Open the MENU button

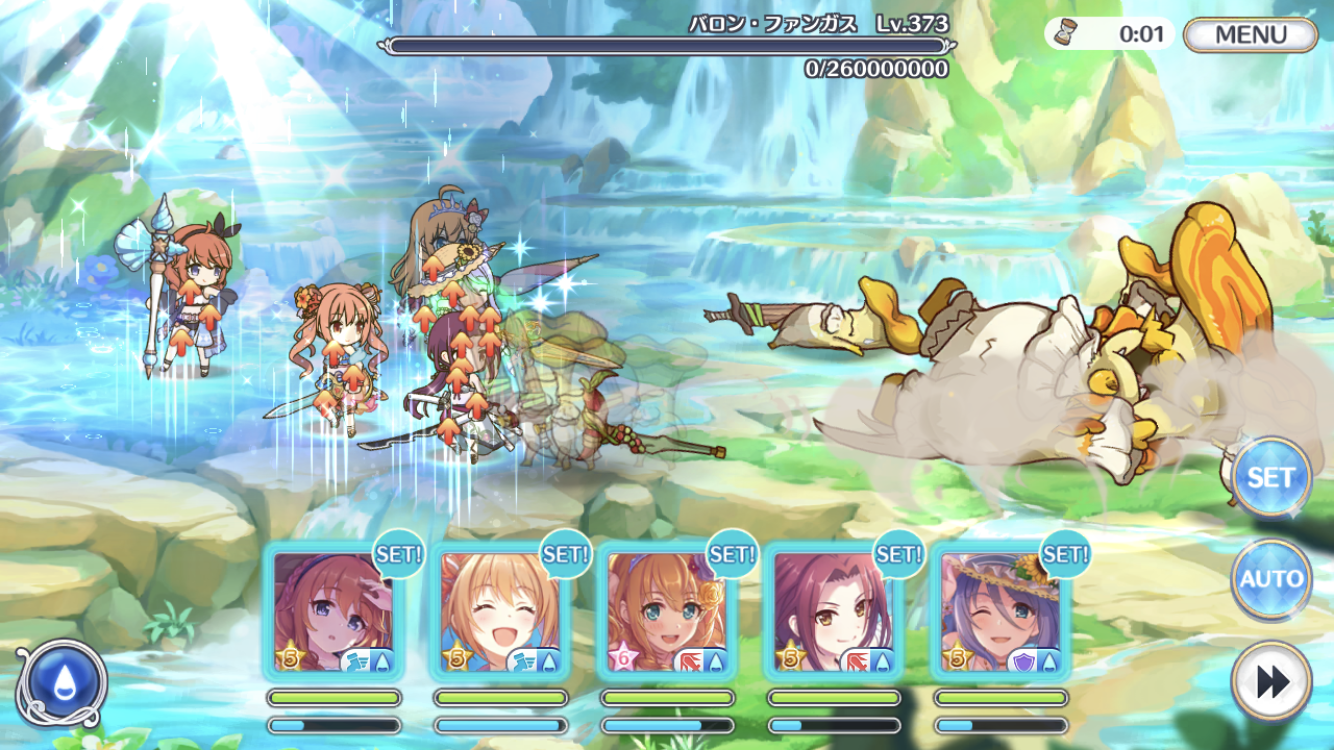click(1250, 35)
